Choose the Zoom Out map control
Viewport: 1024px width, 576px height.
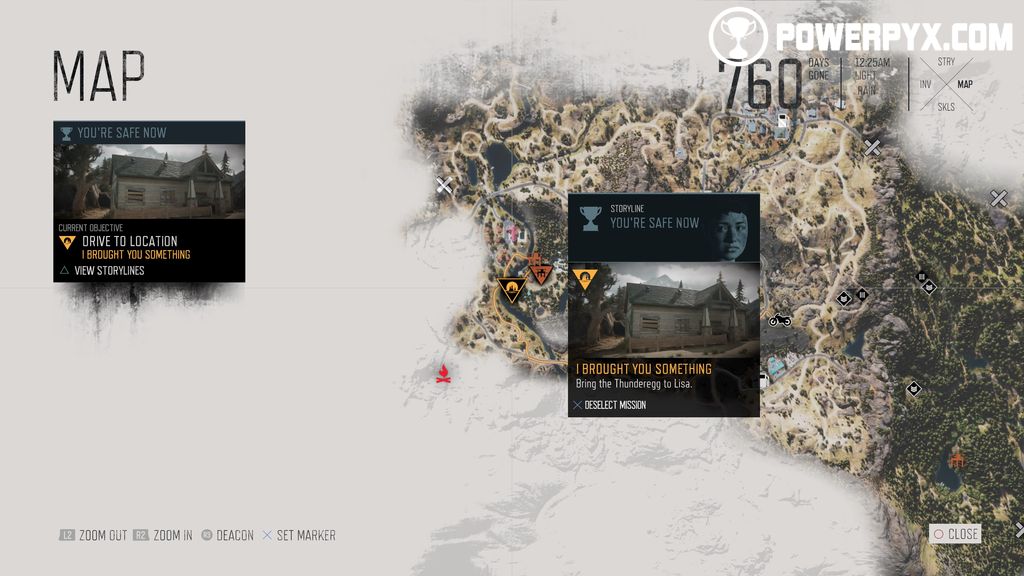pyautogui.click(x=93, y=535)
